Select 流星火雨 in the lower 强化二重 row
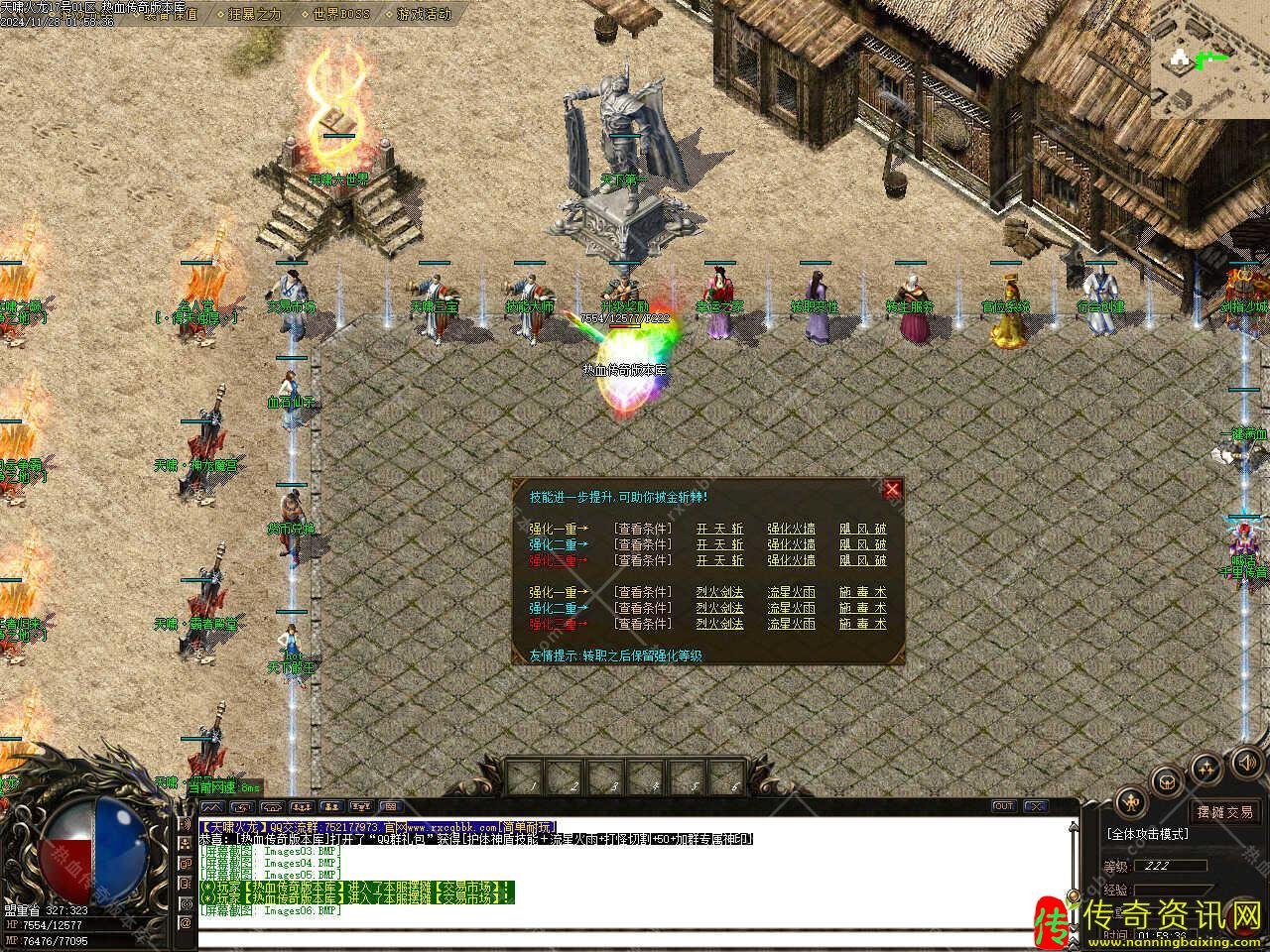 click(791, 608)
